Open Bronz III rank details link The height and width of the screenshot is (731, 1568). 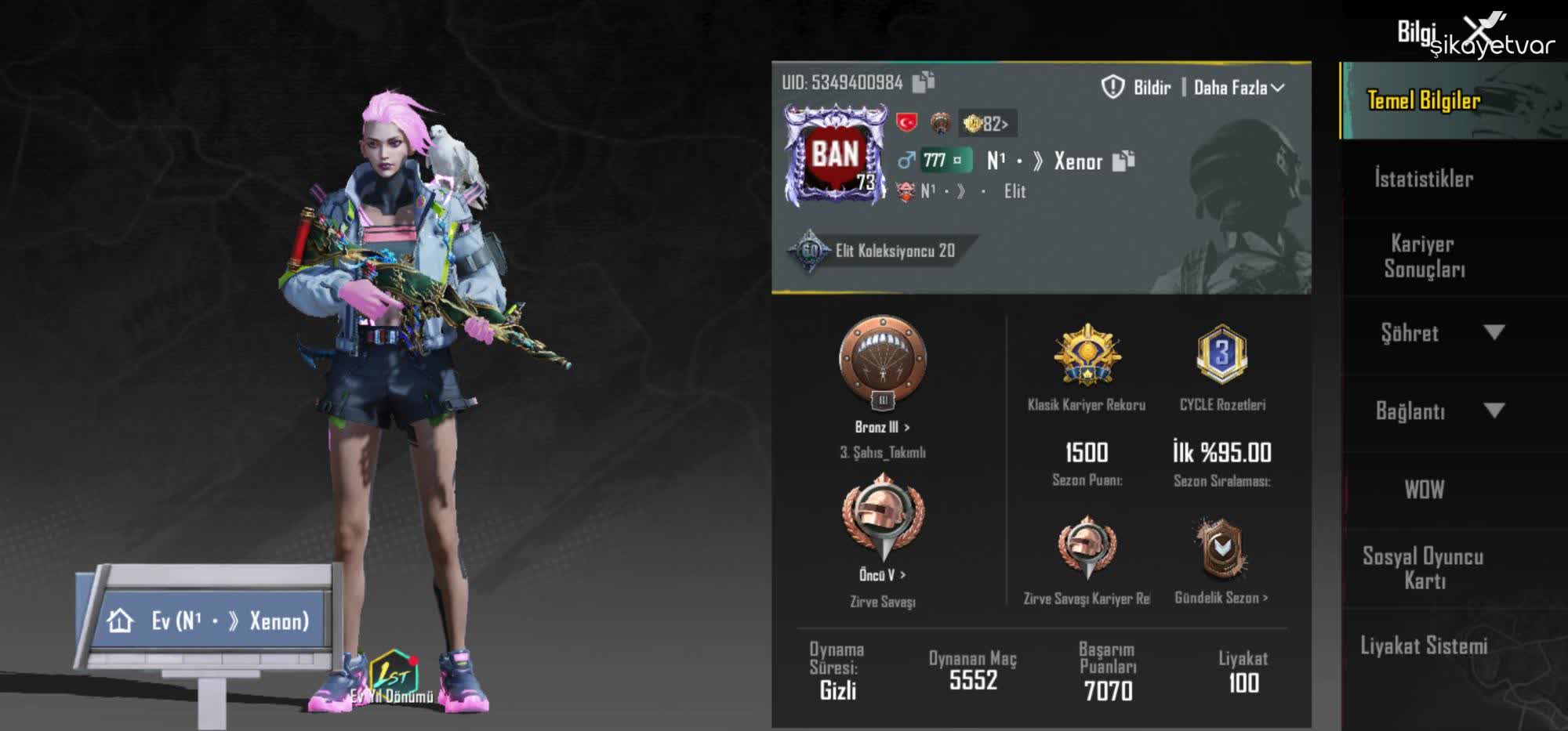coord(882,427)
